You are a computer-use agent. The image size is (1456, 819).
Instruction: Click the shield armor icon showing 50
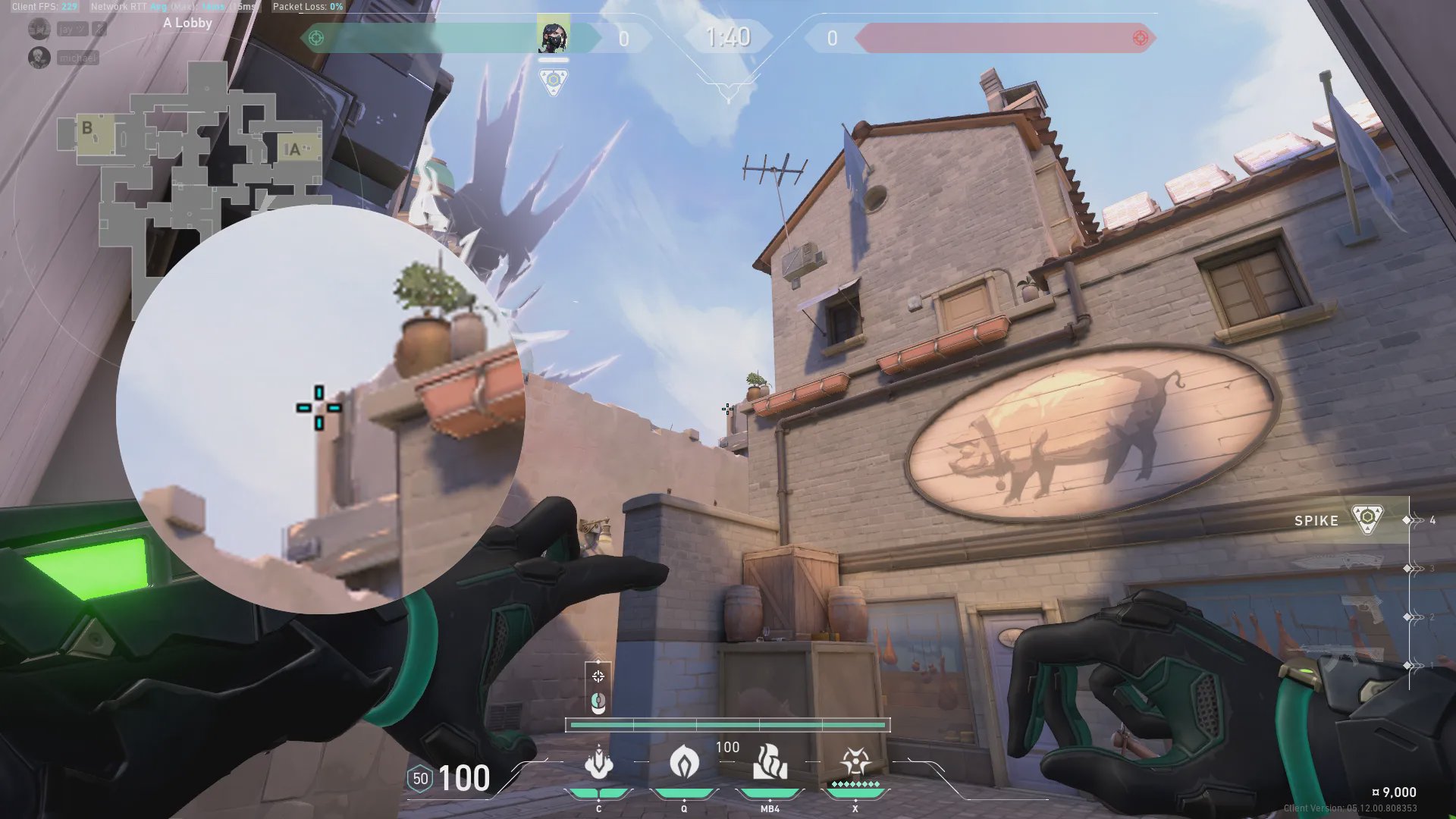point(420,778)
